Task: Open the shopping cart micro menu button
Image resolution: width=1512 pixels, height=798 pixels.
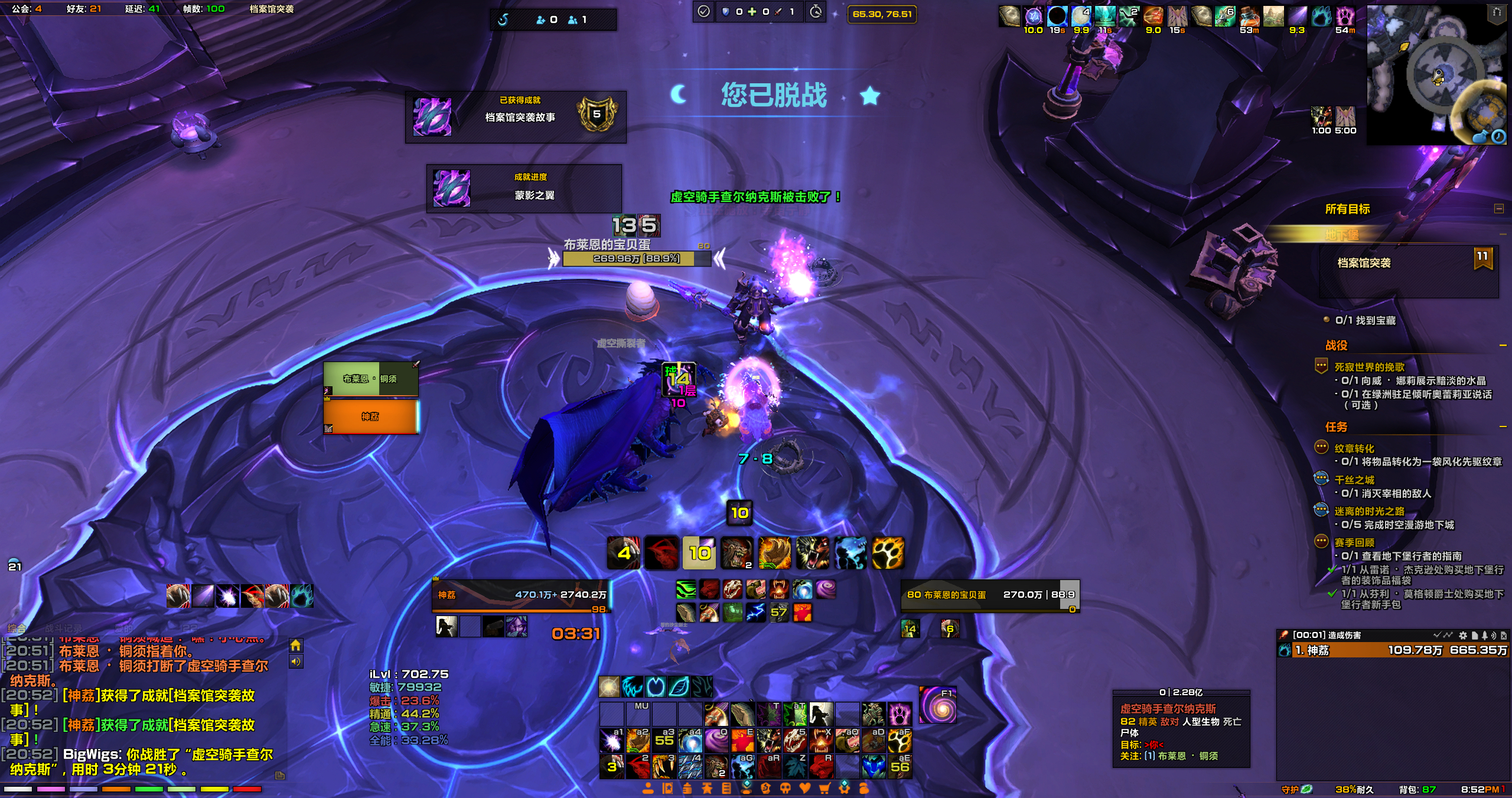Action: tap(825, 788)
